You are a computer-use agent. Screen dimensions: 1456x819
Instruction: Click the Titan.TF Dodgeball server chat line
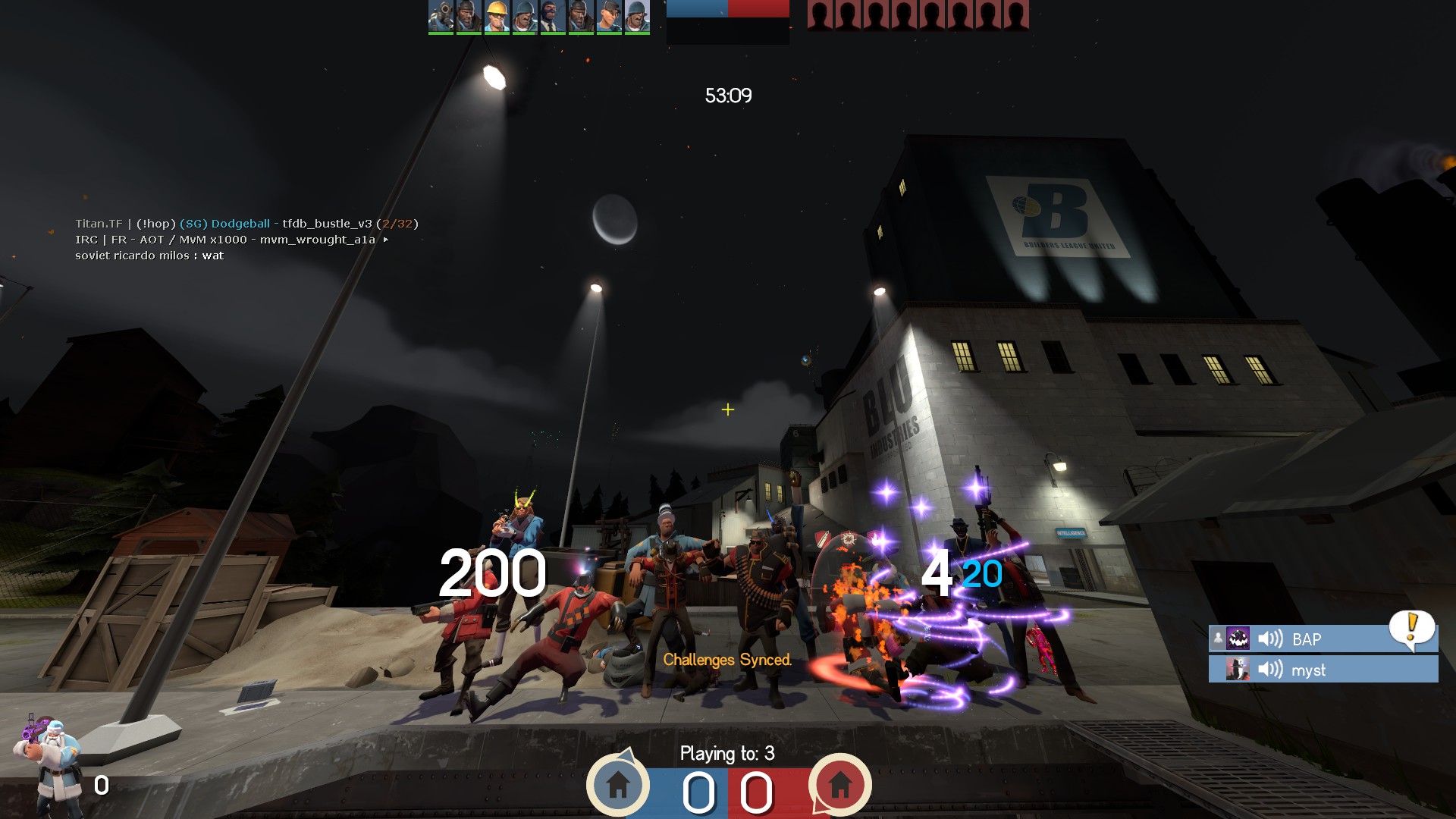(246, 224)
